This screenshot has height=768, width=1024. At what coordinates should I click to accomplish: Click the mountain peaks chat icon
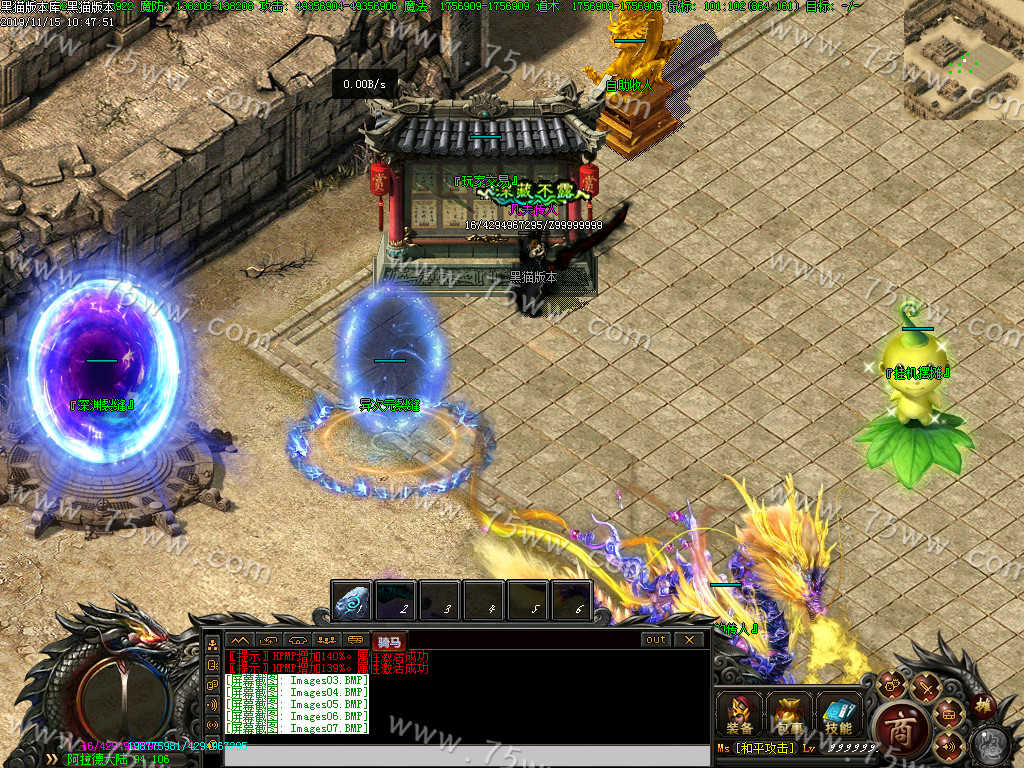click(240, 640)
